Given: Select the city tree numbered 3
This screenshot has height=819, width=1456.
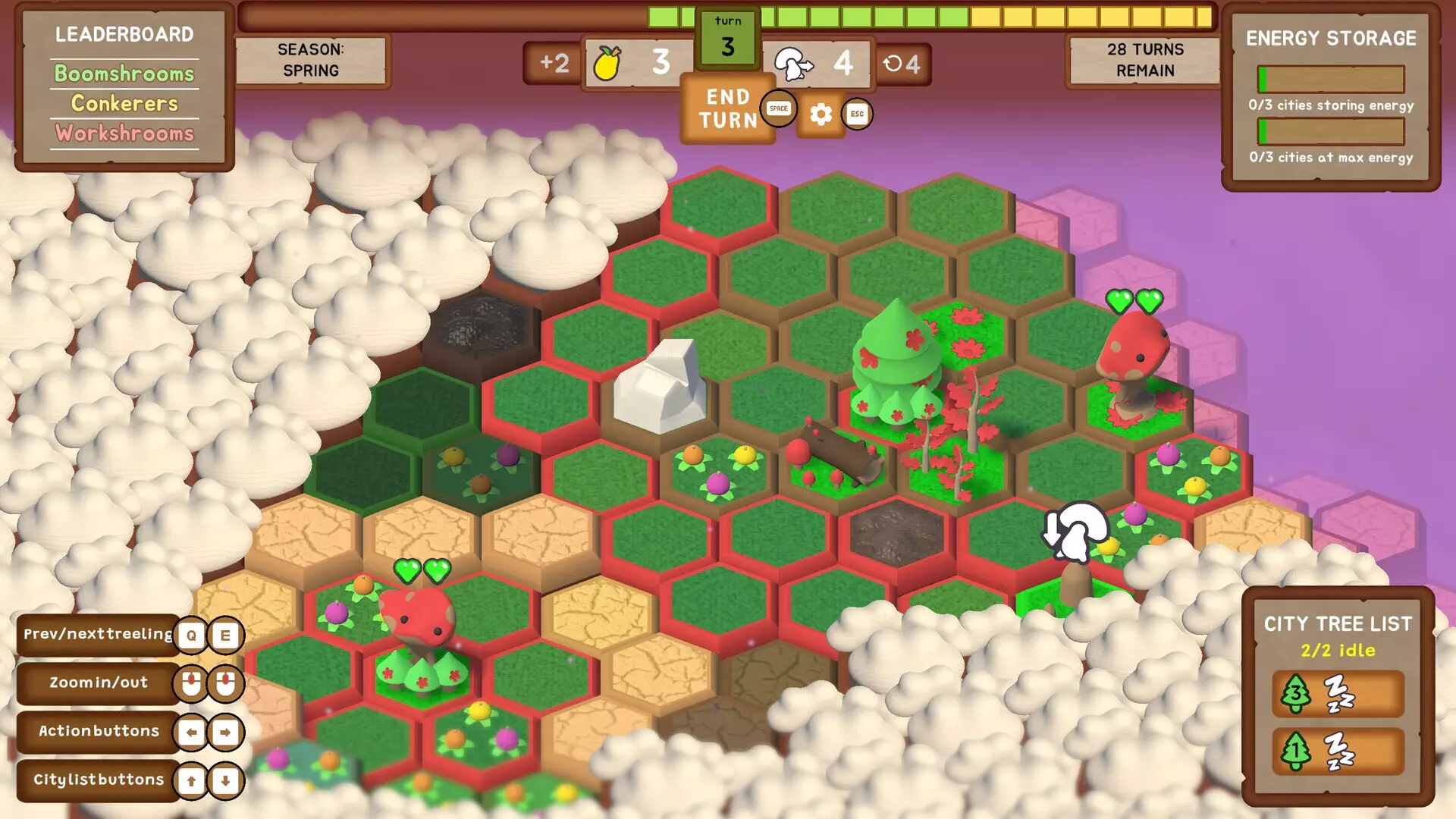Looking at the screenshot, I should pyautogui.click(x=1338, y=693).
